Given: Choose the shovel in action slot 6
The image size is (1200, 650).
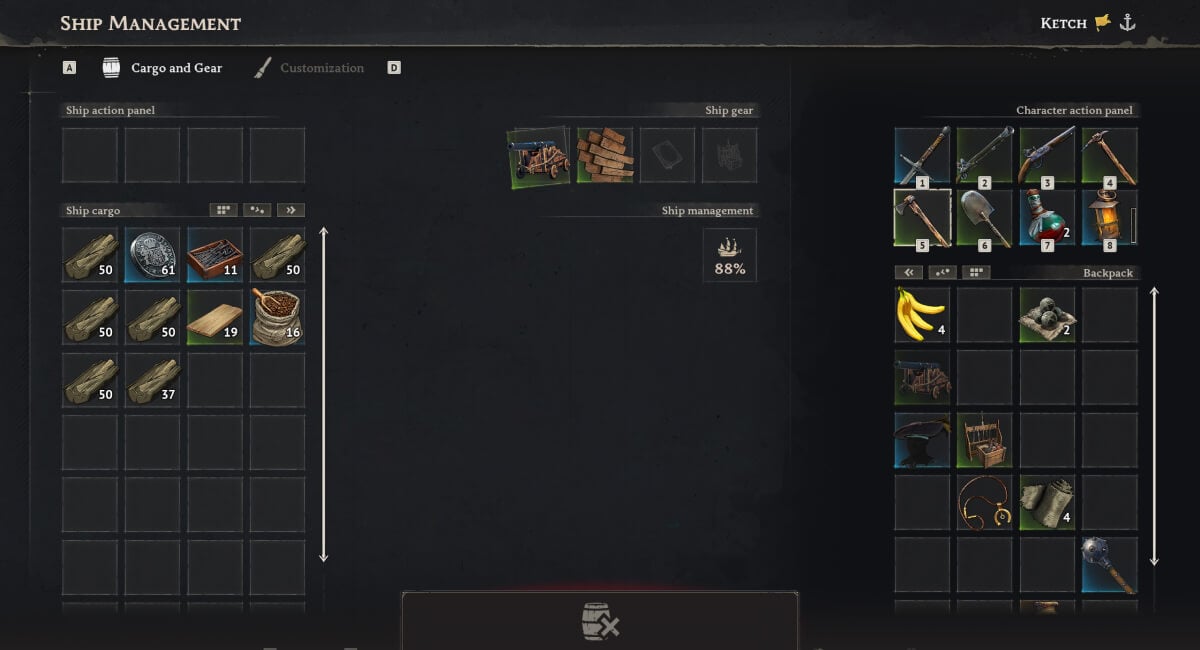Looking at the screenshot, I should (984, 217).
